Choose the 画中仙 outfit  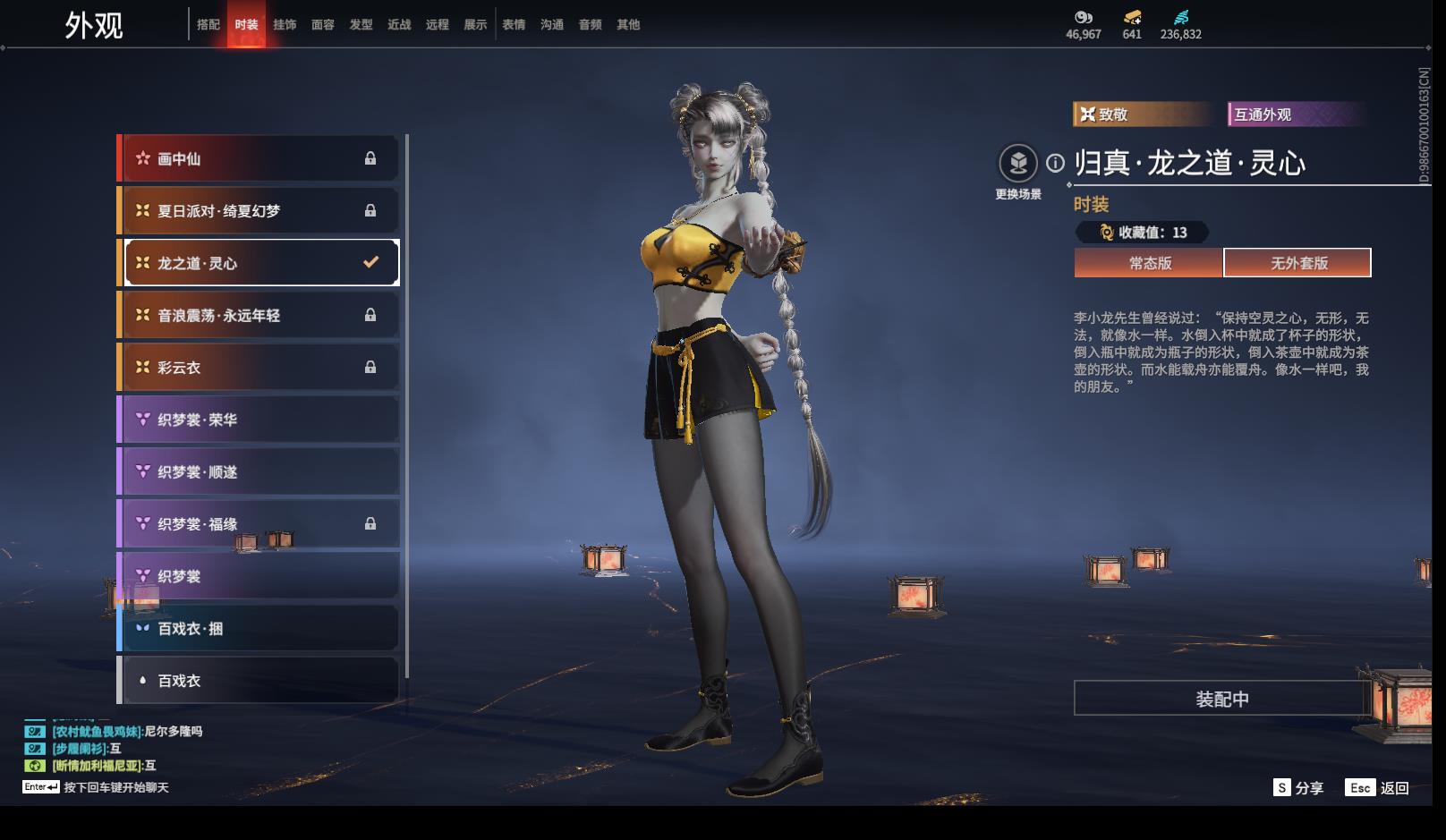pos(259,158)
